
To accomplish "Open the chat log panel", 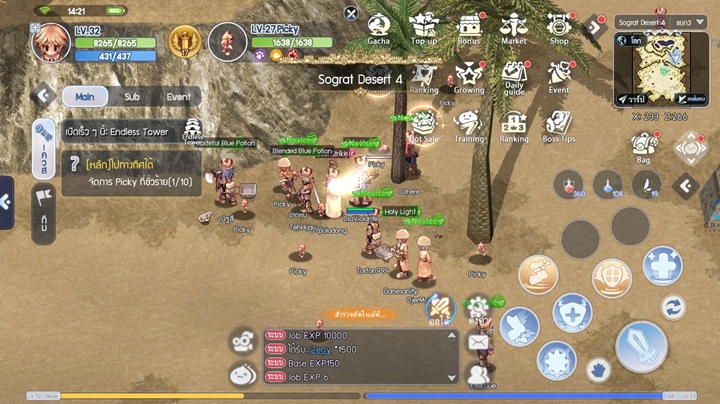I will [x=360, y=357].
